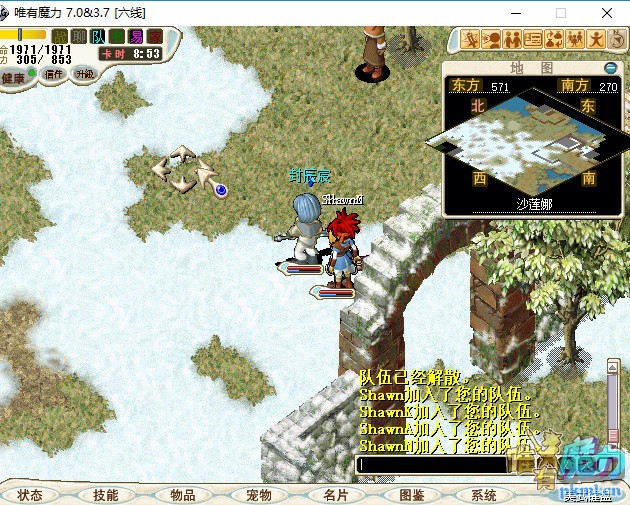Open the 名片 name card menu
Viewport: 630px width, 505px height.
point(335,495)
